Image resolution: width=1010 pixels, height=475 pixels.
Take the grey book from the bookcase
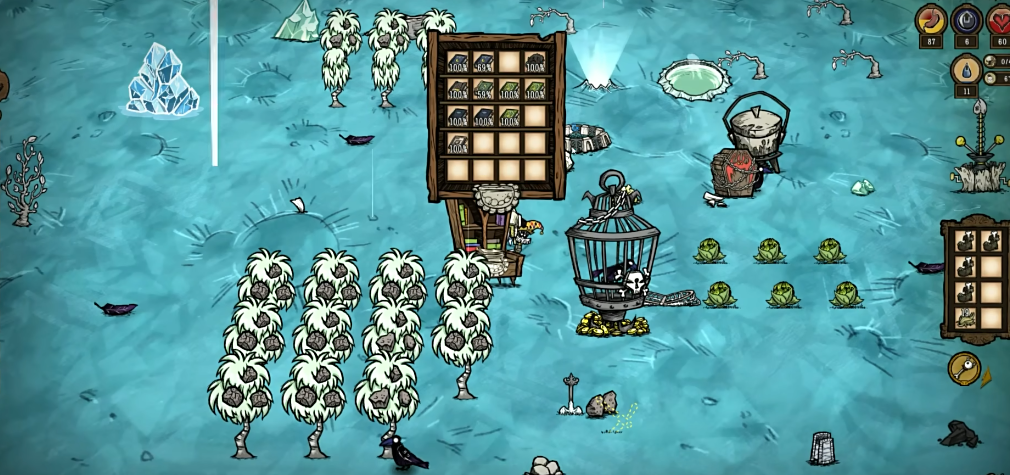point(458,143)
